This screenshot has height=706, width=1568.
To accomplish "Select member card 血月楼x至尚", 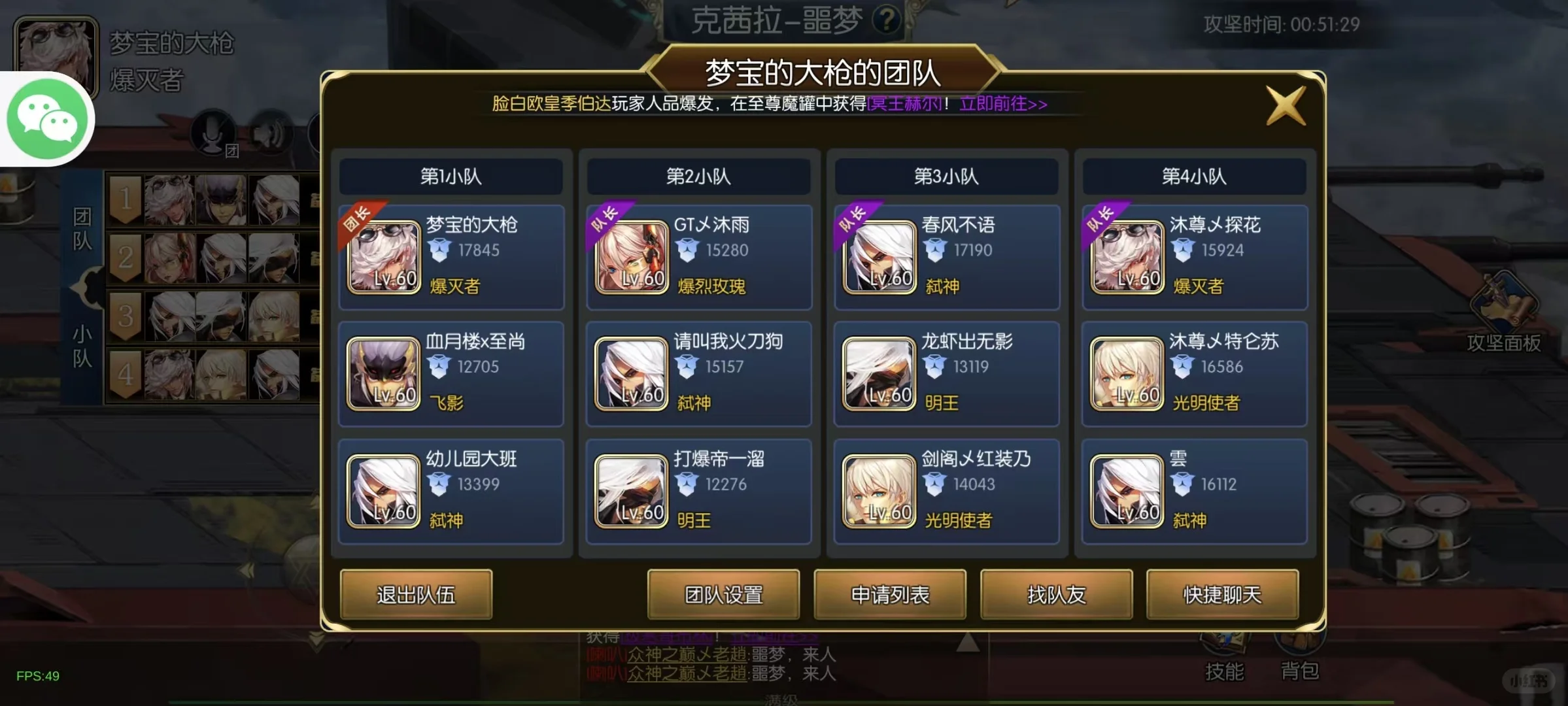I will click(450, 374).
